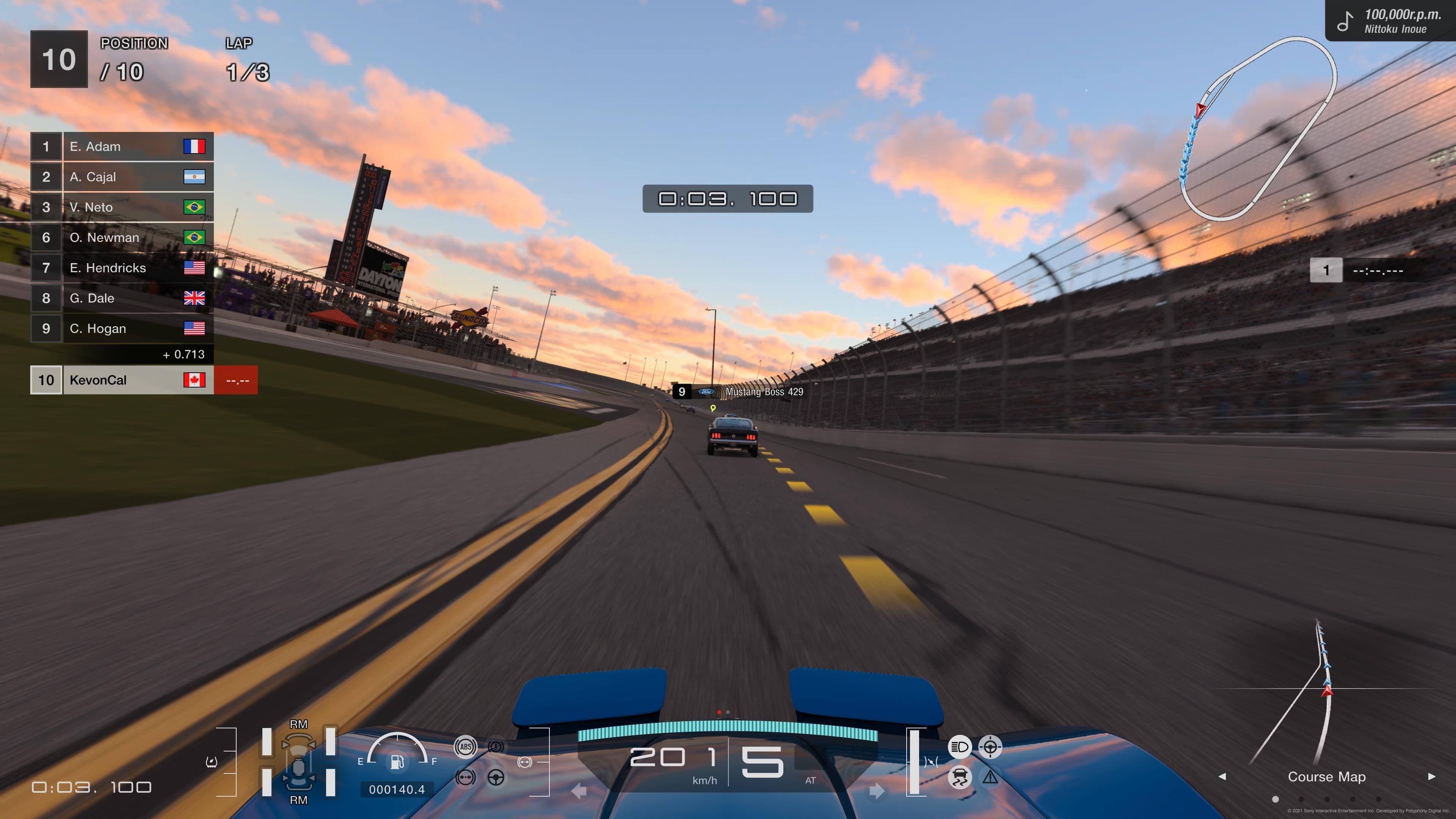Toggle the traction control skid icon
Image resolution: width=1456 pixels, height=819 pixels.
[x=959, y=777]
